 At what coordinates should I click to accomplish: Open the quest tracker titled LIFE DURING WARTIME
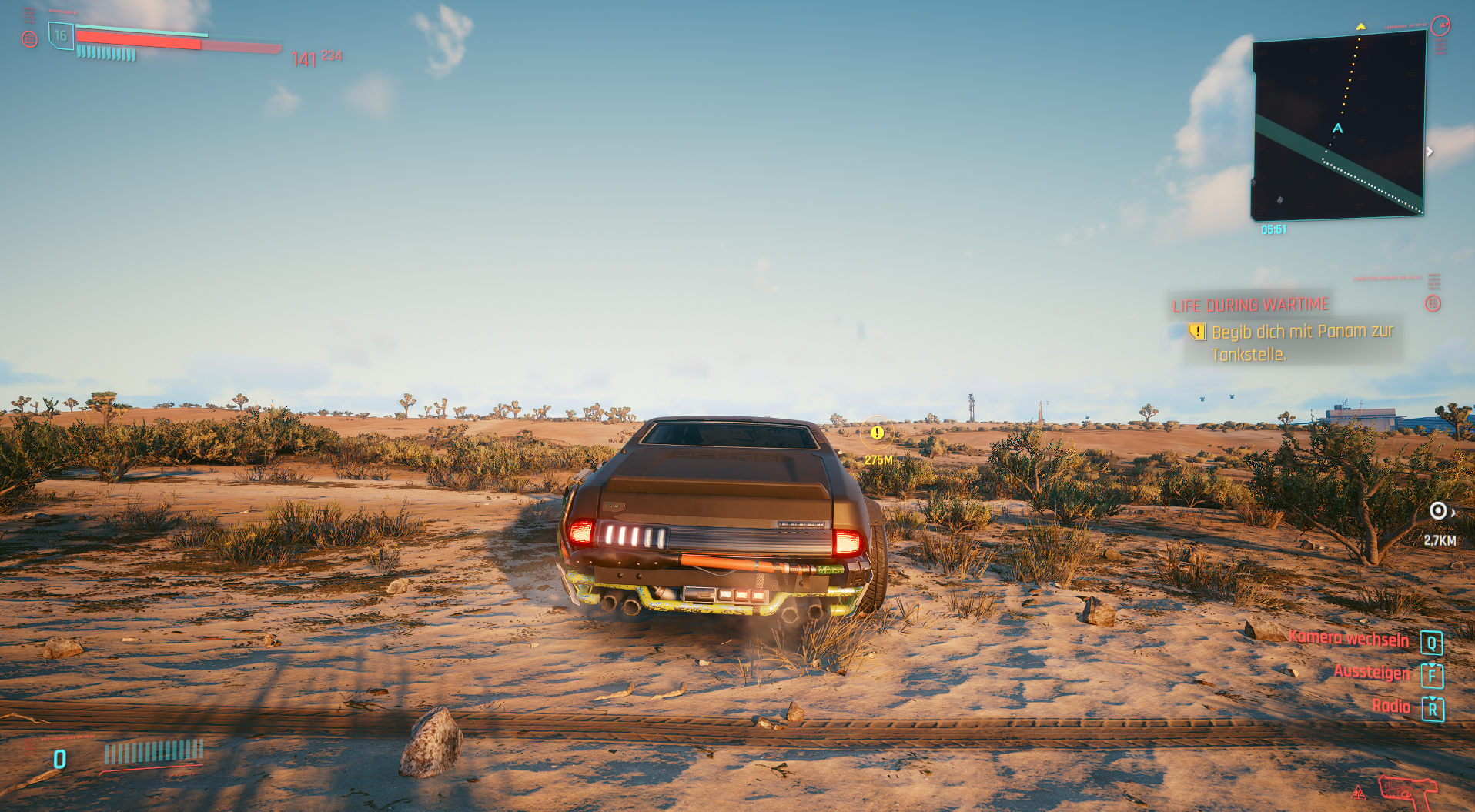click(1250, 304)
